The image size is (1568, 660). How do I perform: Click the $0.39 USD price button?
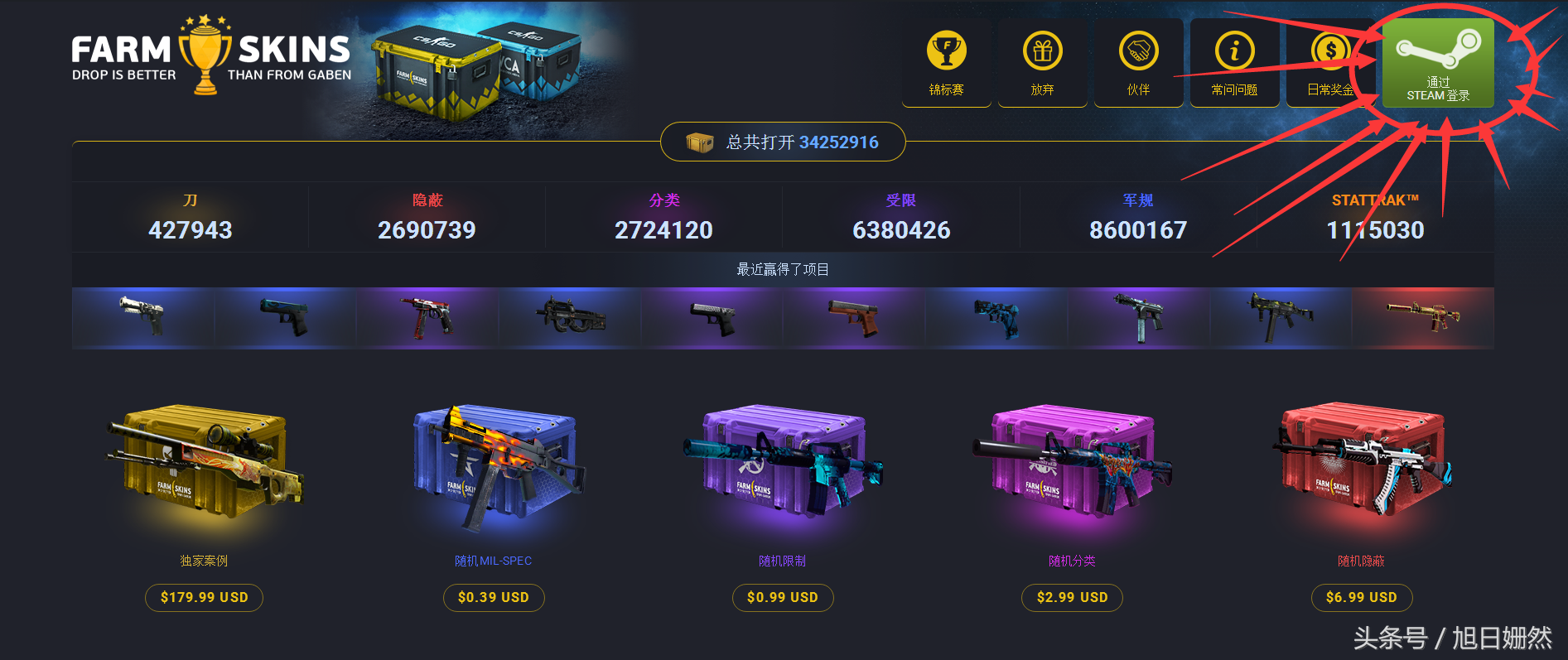(x=494, y=597)
